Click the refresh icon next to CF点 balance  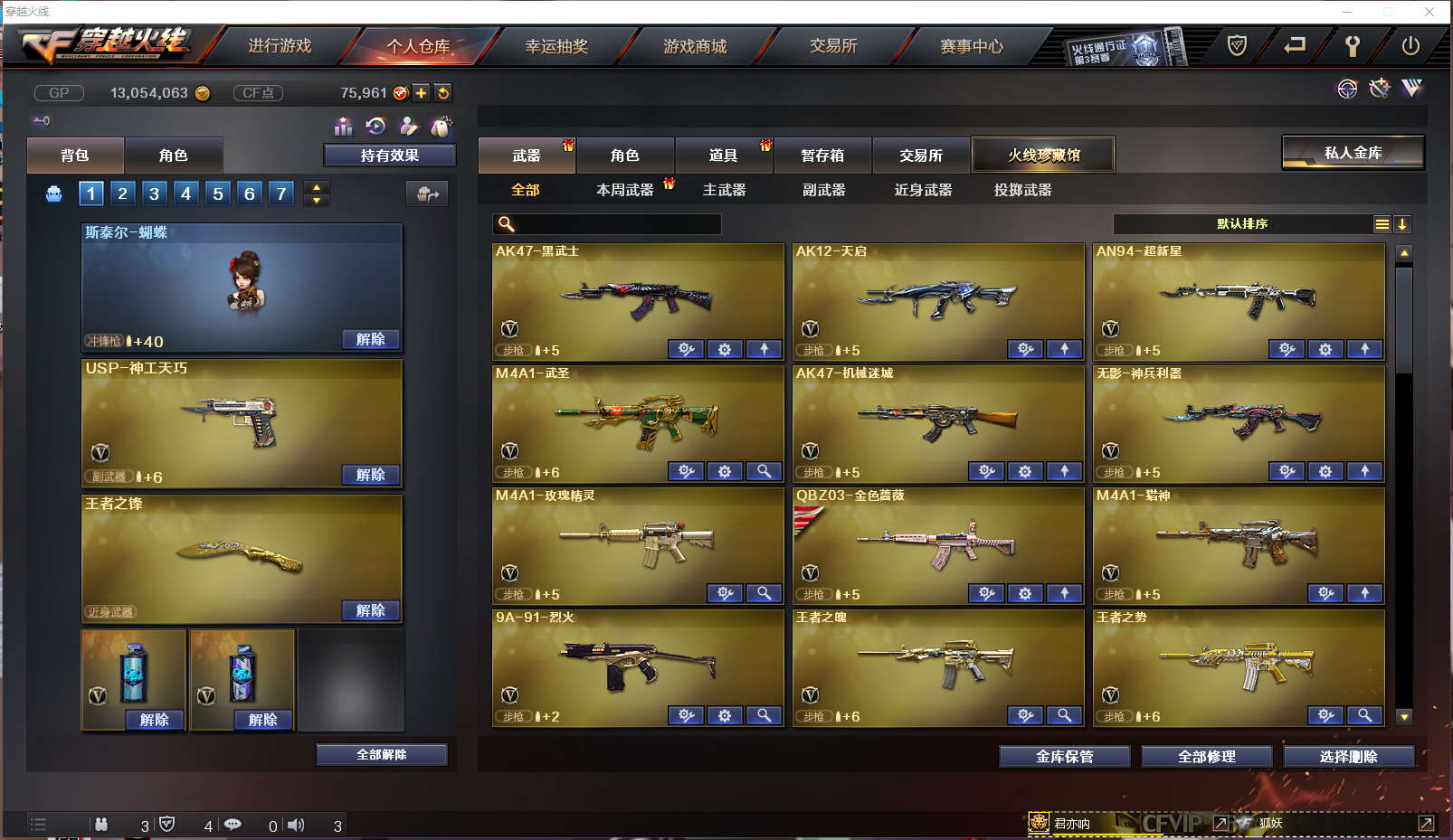click(442, 92)
